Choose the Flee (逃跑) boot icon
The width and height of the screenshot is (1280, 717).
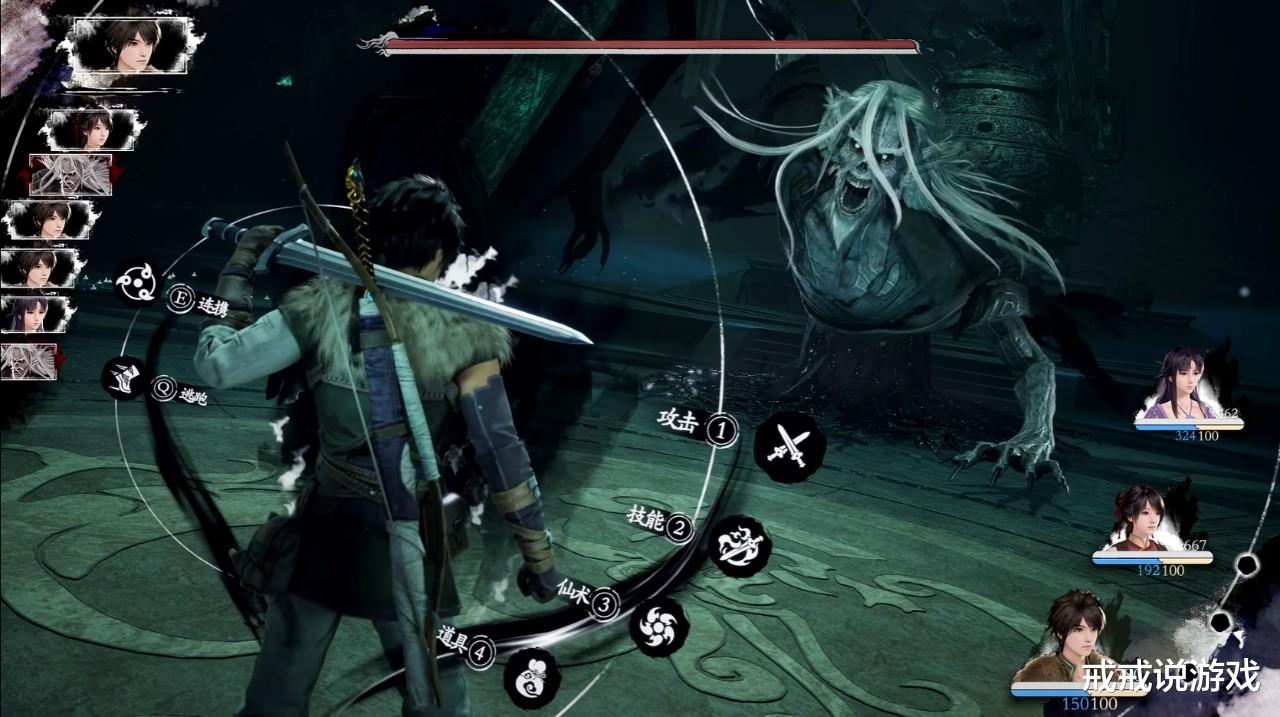click(x=125, y=378)
